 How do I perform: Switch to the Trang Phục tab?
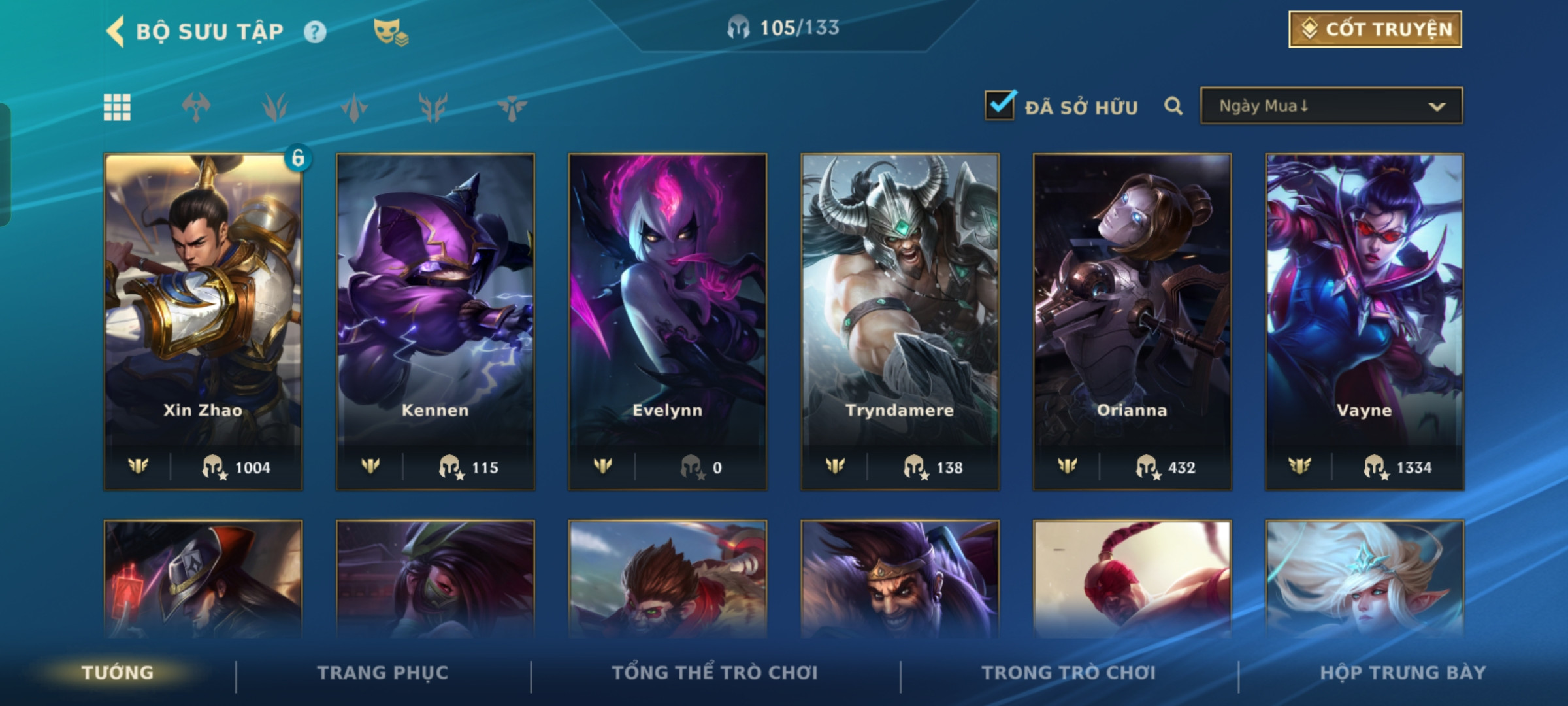tap(383, 673)
